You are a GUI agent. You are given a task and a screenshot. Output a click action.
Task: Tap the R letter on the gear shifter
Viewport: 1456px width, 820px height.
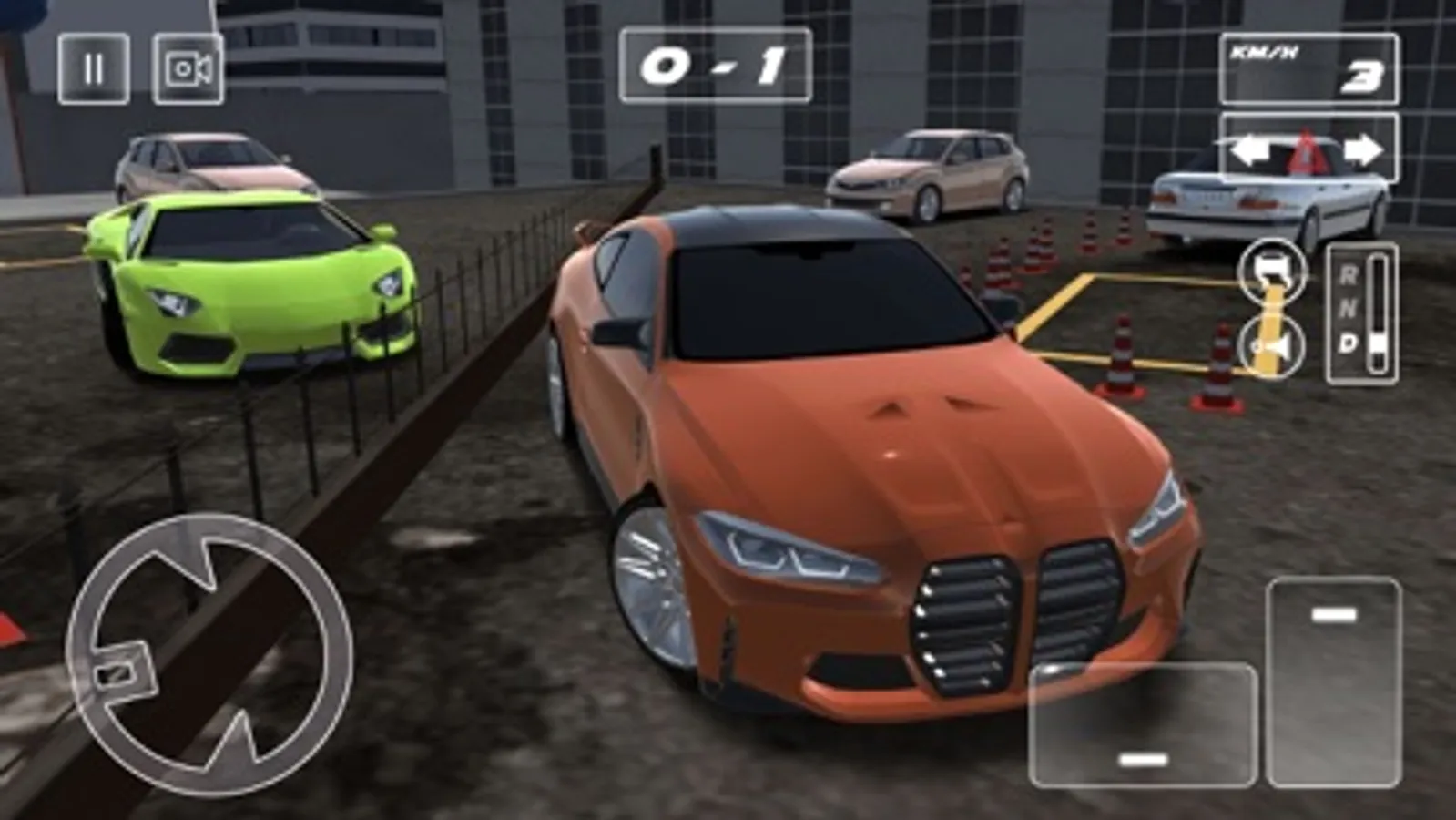pyautogui.click(x=1349, y=273)
